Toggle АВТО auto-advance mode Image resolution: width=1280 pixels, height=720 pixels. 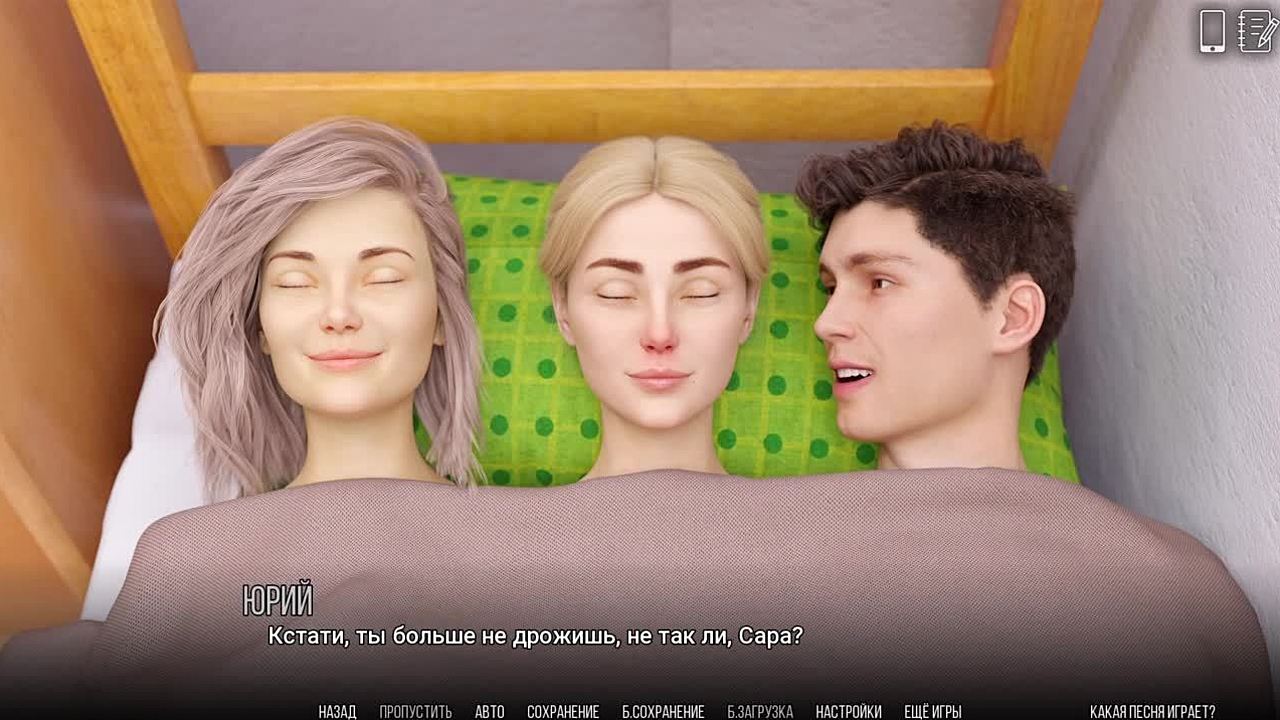[x=489, y=712]
